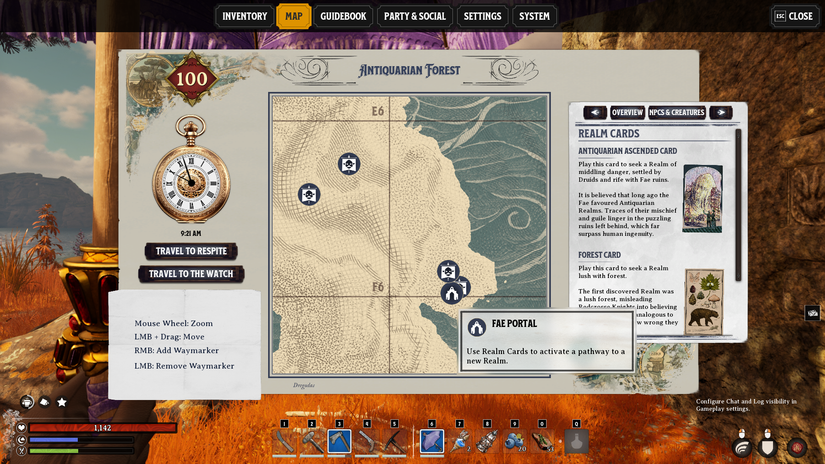View the Forest Card image

click(x=704, y=301)
